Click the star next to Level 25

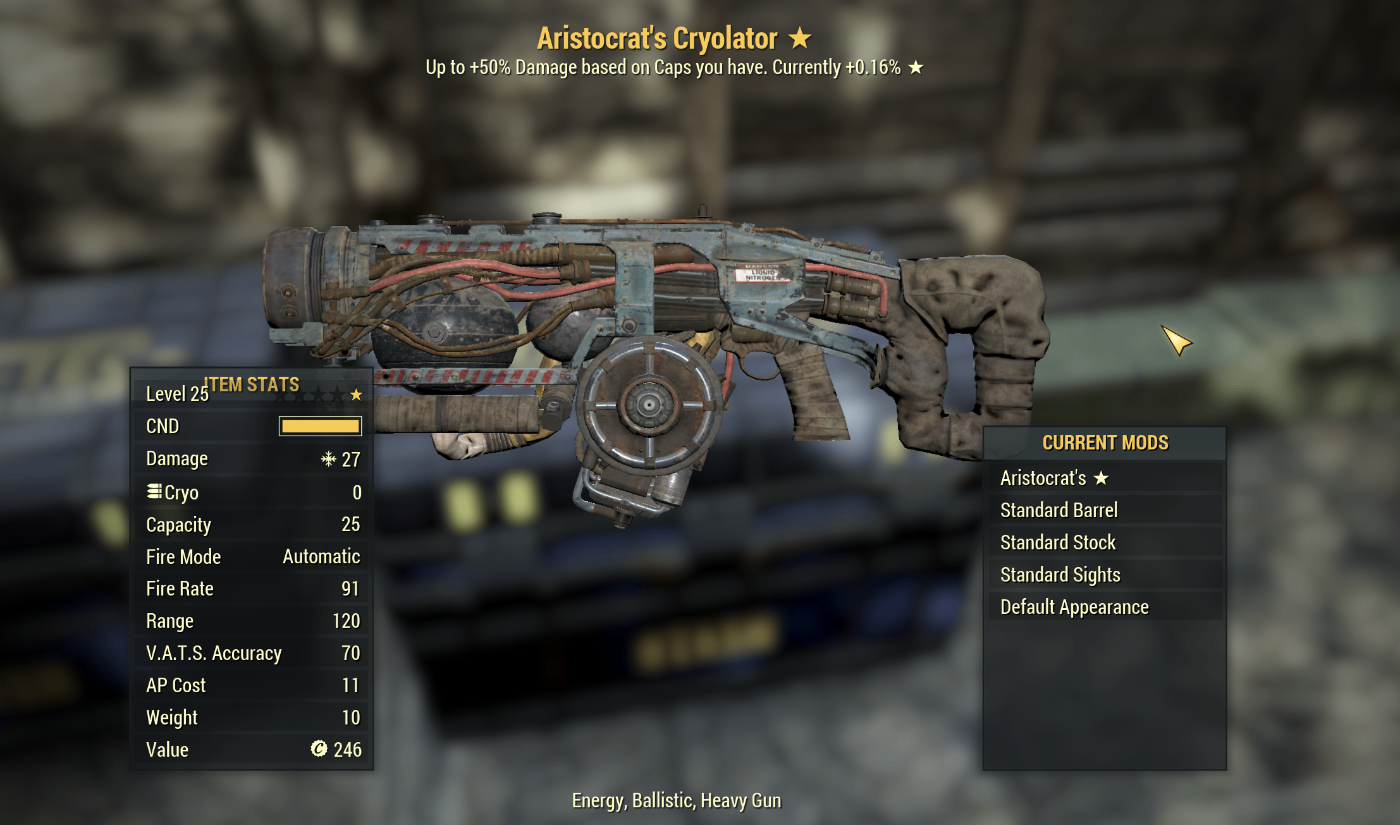(355, 394)
